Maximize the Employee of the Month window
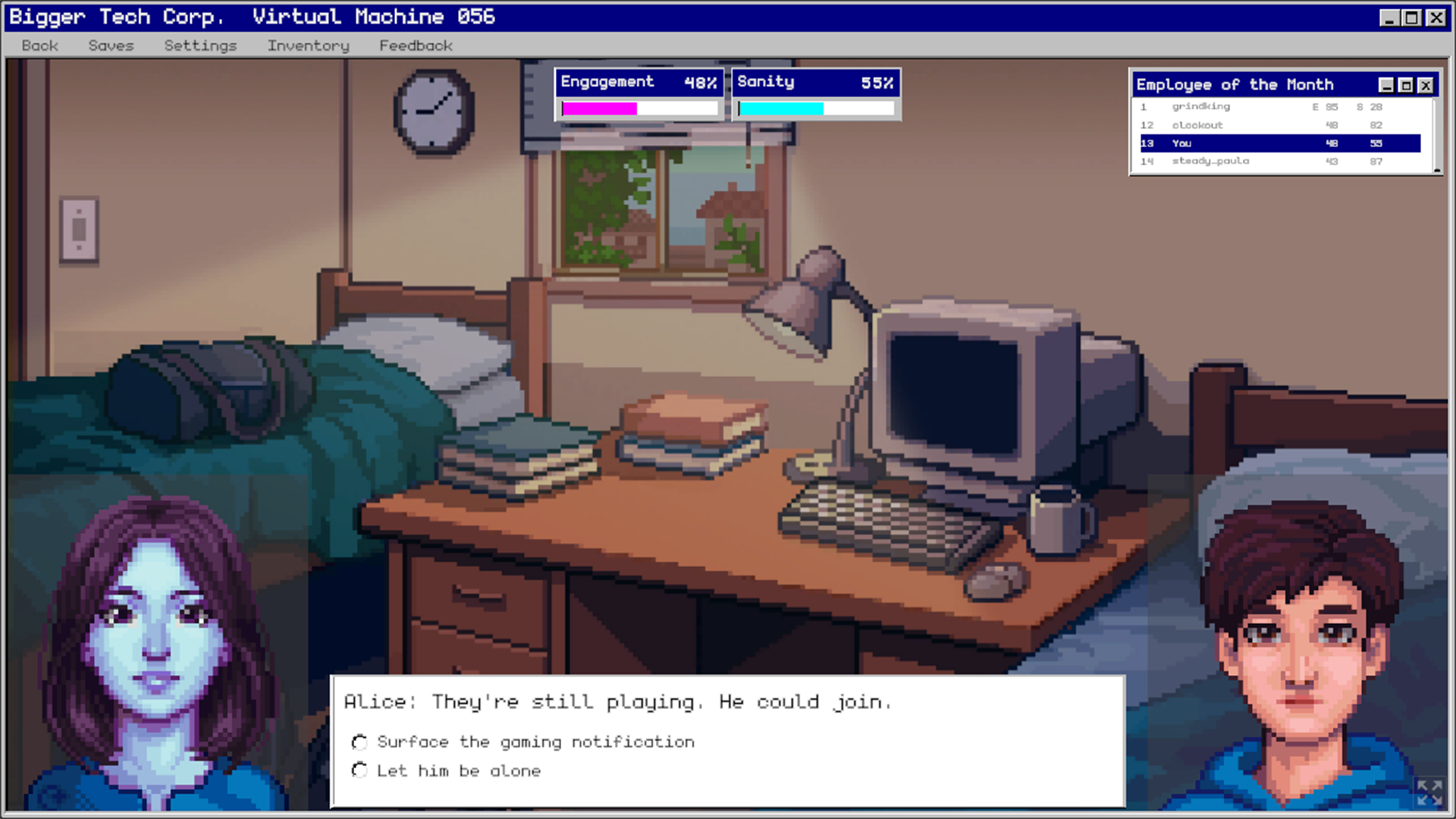1456x819 pixels. click(1407, 84)
